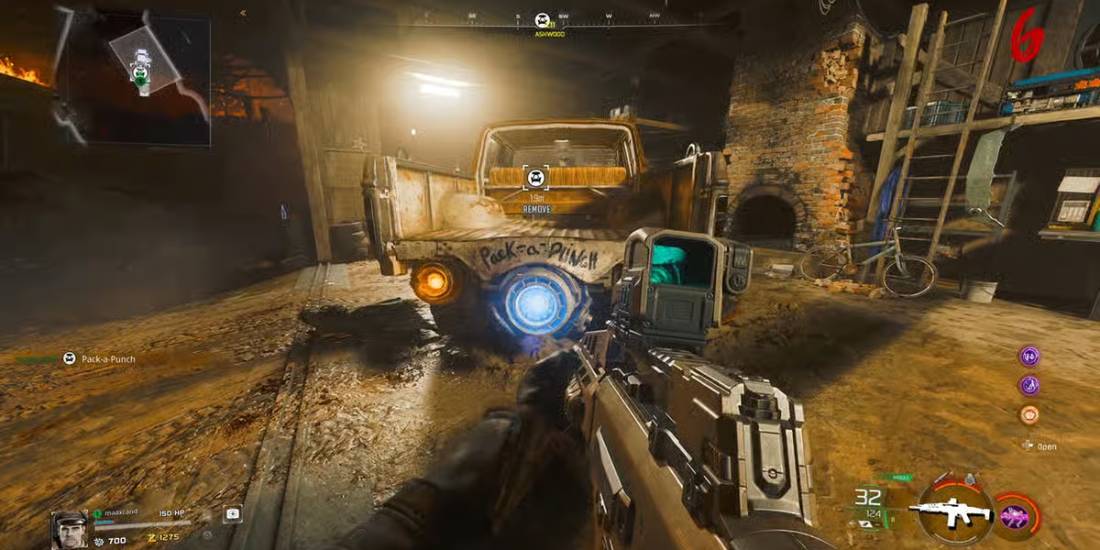This screenshot has width=1100, height=550.
Task: Click the orange perk icon
Action: click(x=1029, y=414)
